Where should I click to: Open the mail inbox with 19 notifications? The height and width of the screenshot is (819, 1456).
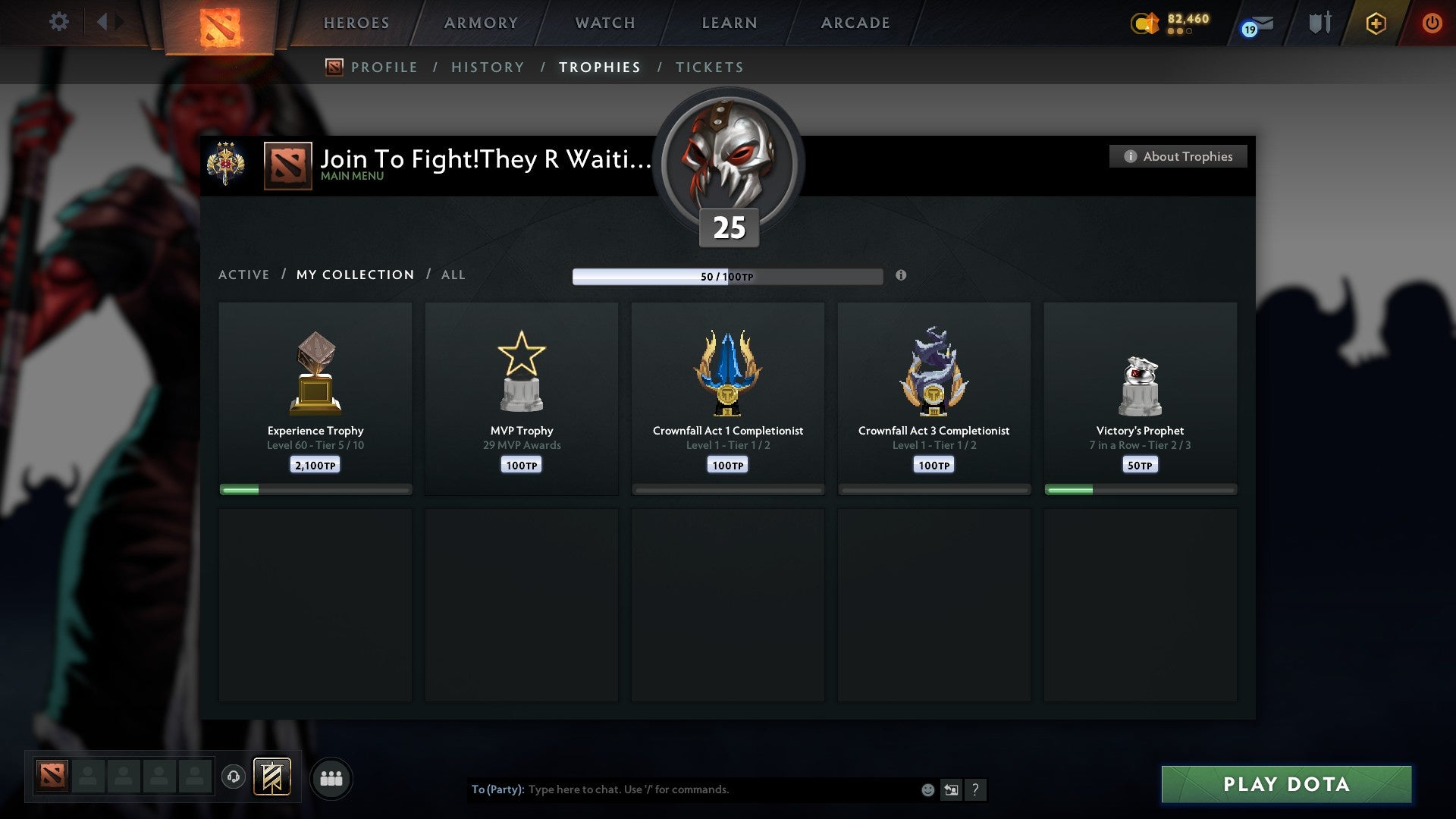tap(1254, 23)
